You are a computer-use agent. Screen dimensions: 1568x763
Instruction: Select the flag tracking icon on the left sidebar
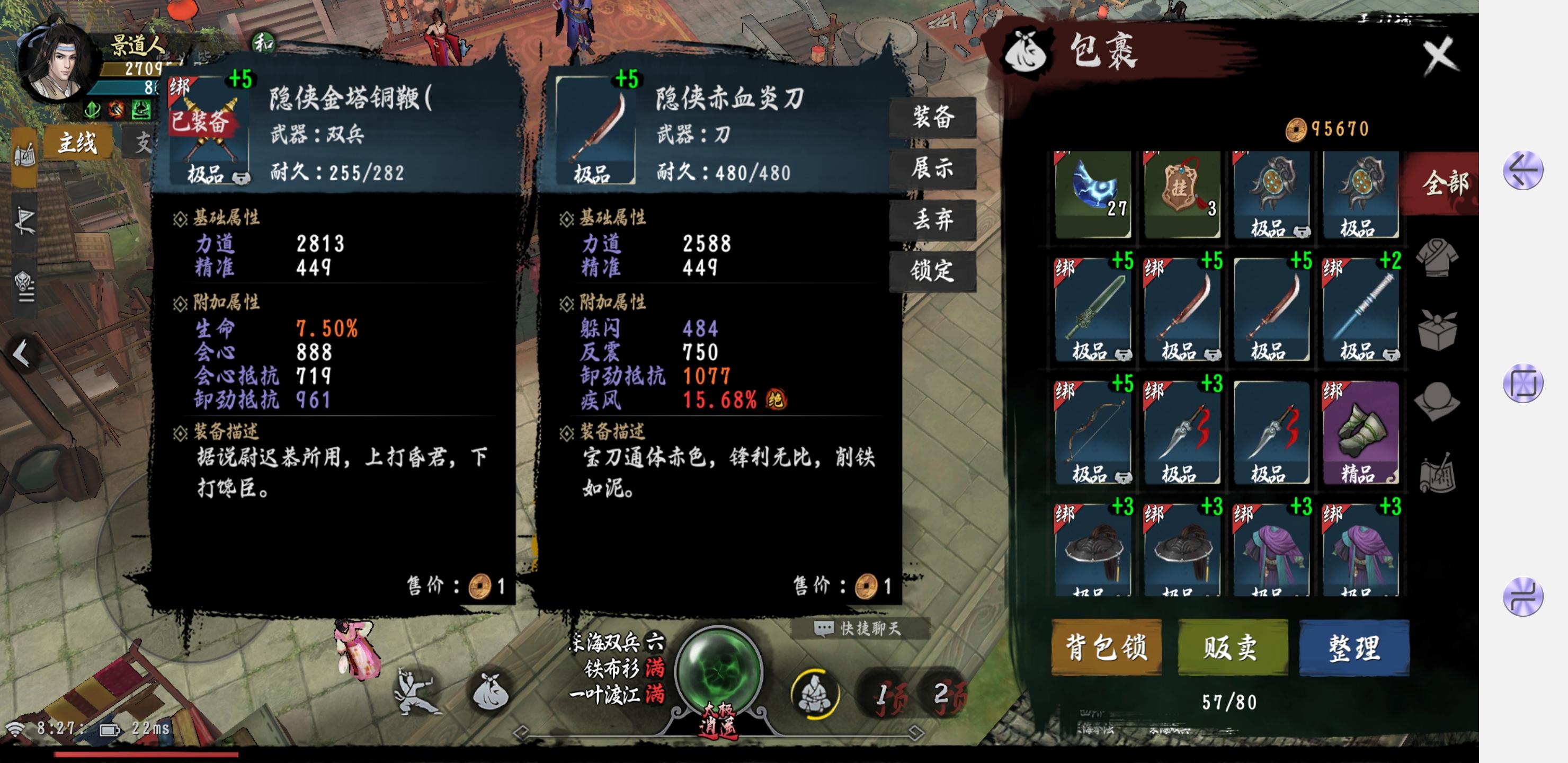pyautogui.click(x=25, y=219)
